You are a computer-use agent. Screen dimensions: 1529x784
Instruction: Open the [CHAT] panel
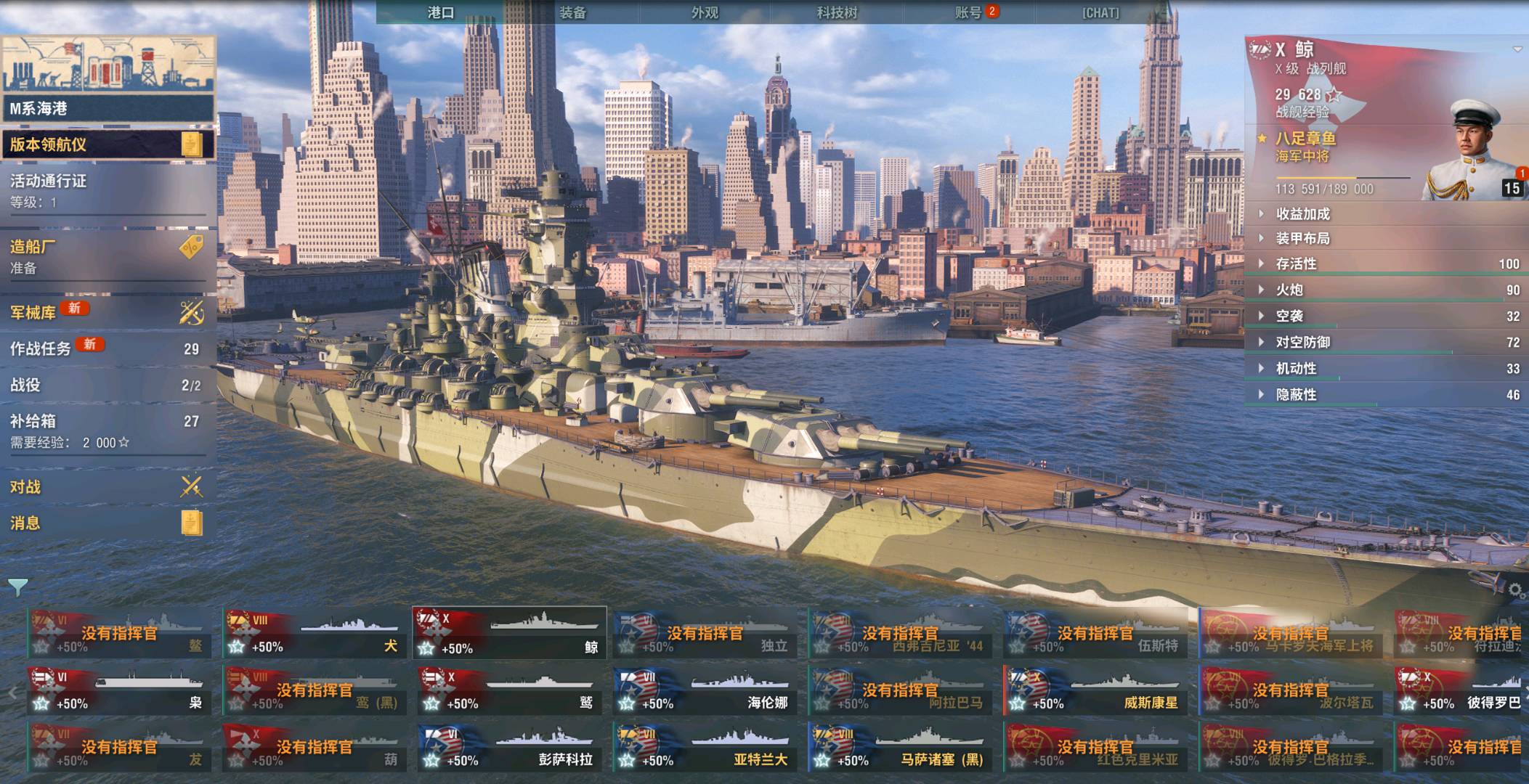point(1100,12)
